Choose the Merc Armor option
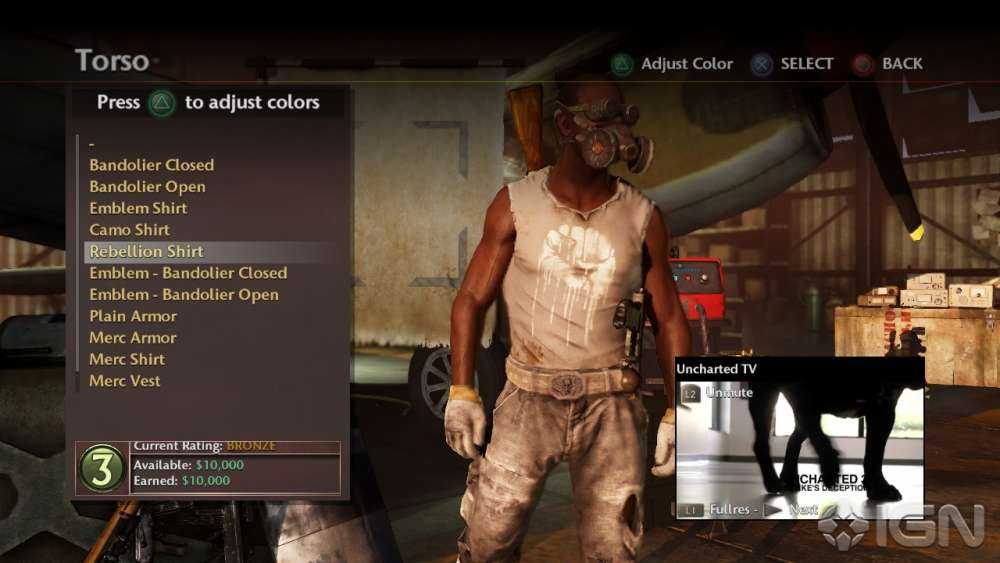 (x=132, y=338)
